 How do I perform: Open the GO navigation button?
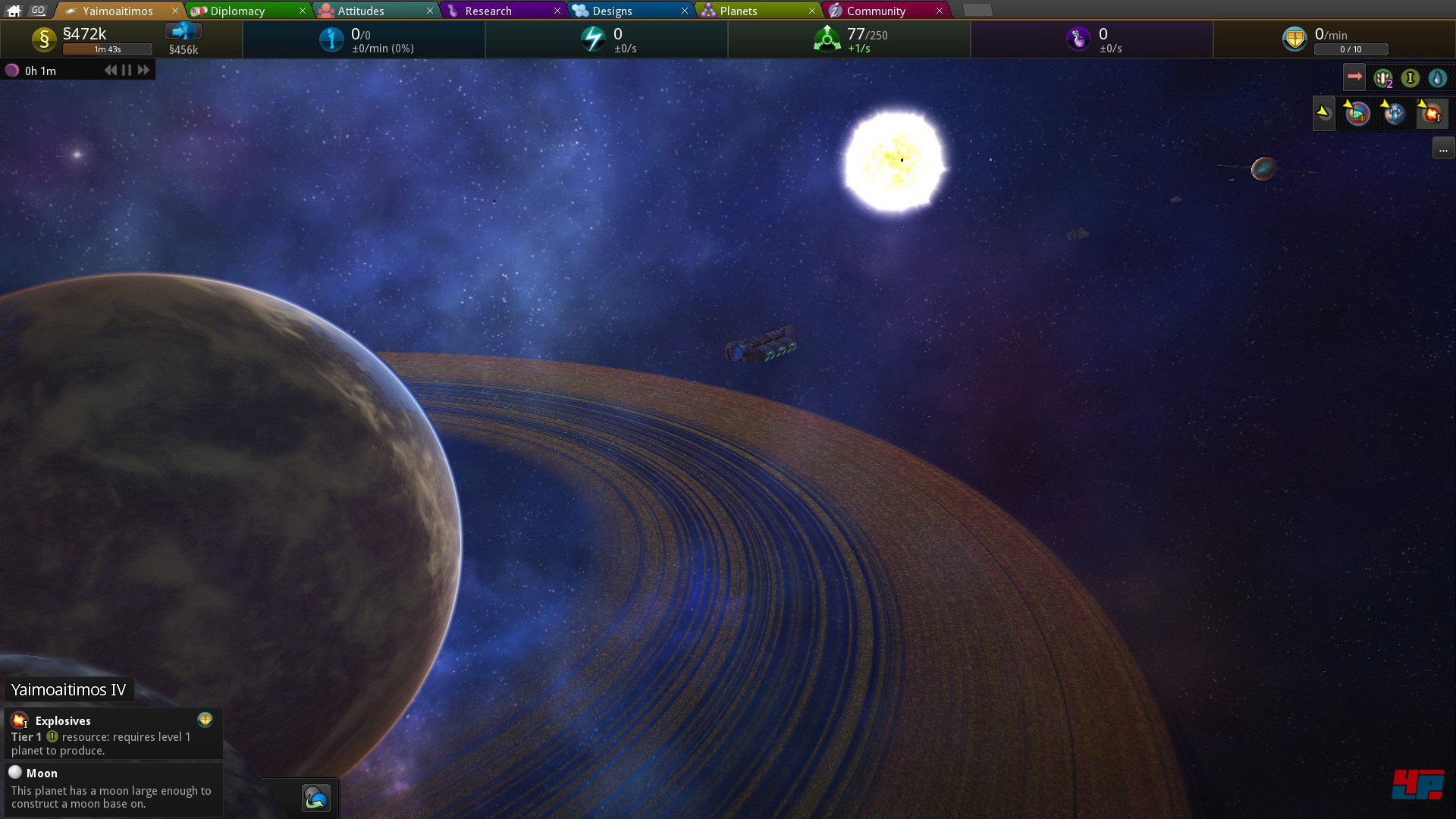pos(38,11)
